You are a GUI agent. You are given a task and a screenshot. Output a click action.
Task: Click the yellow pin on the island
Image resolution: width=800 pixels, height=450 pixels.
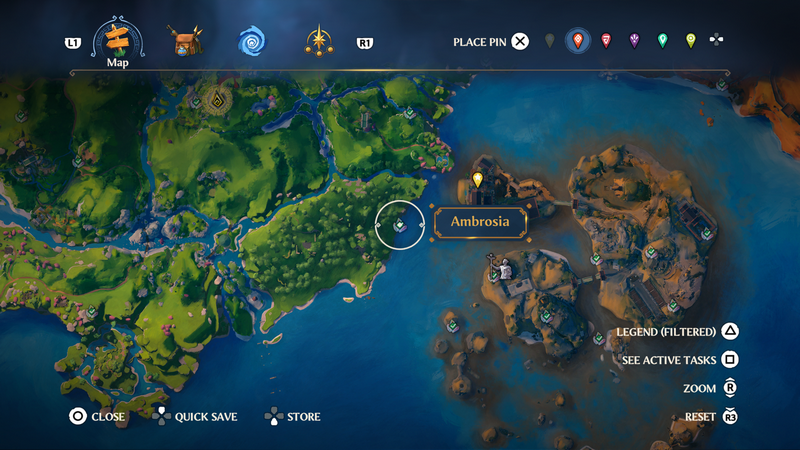click(x=478, y=180)
